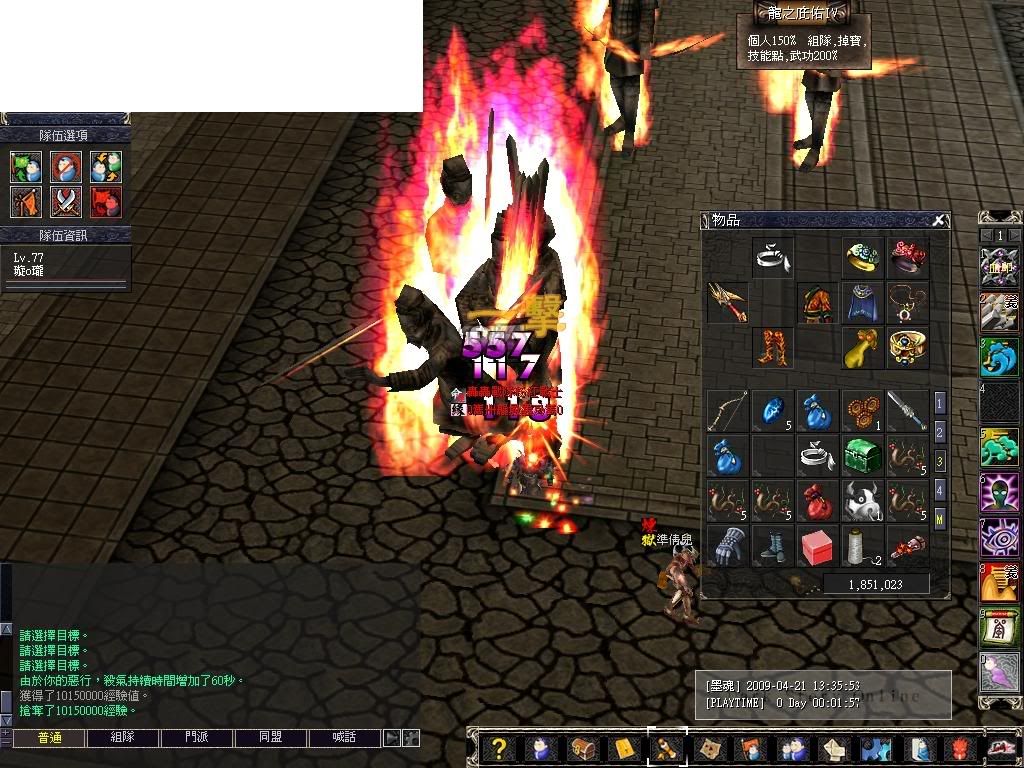Select party member 璇o瓏 in team info
Viewport: 1024px width, 768px height.
click(30, 270)
